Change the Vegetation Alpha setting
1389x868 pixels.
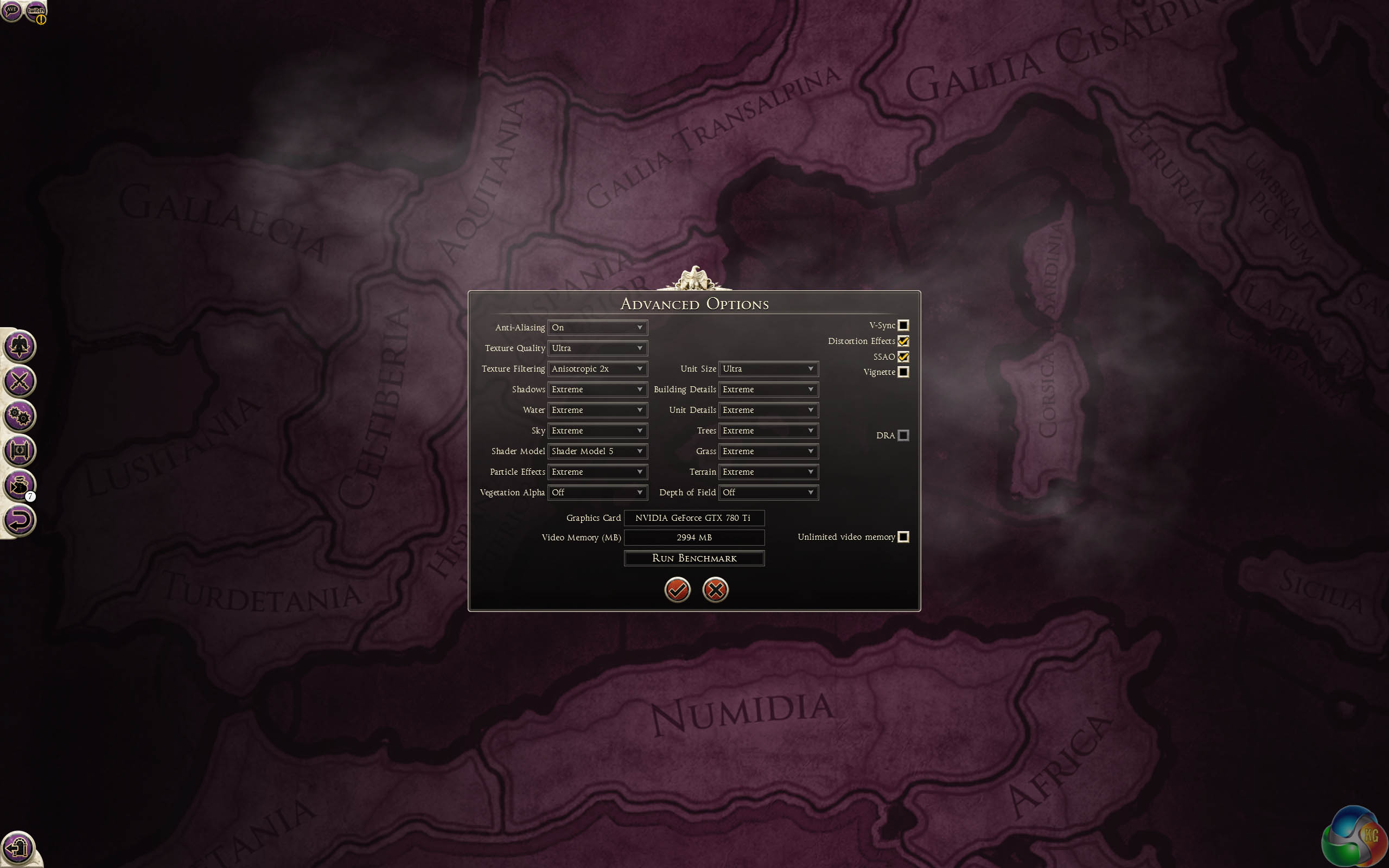pos(597,493)
